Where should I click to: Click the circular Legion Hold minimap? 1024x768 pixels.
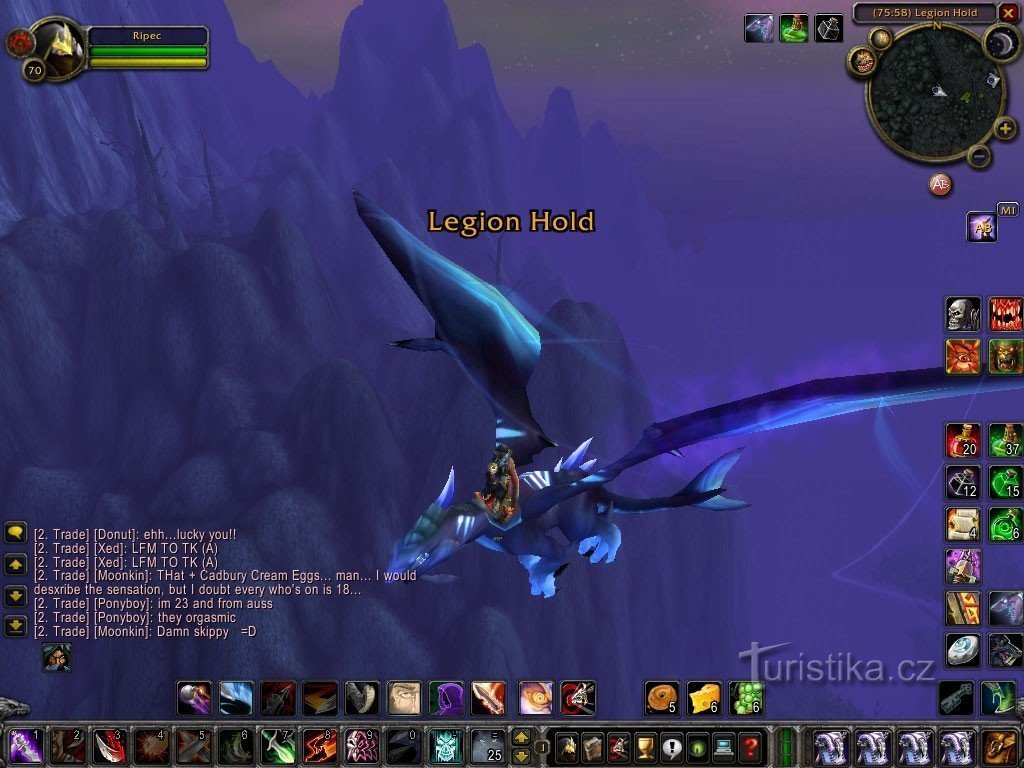[x=934, y=92]
